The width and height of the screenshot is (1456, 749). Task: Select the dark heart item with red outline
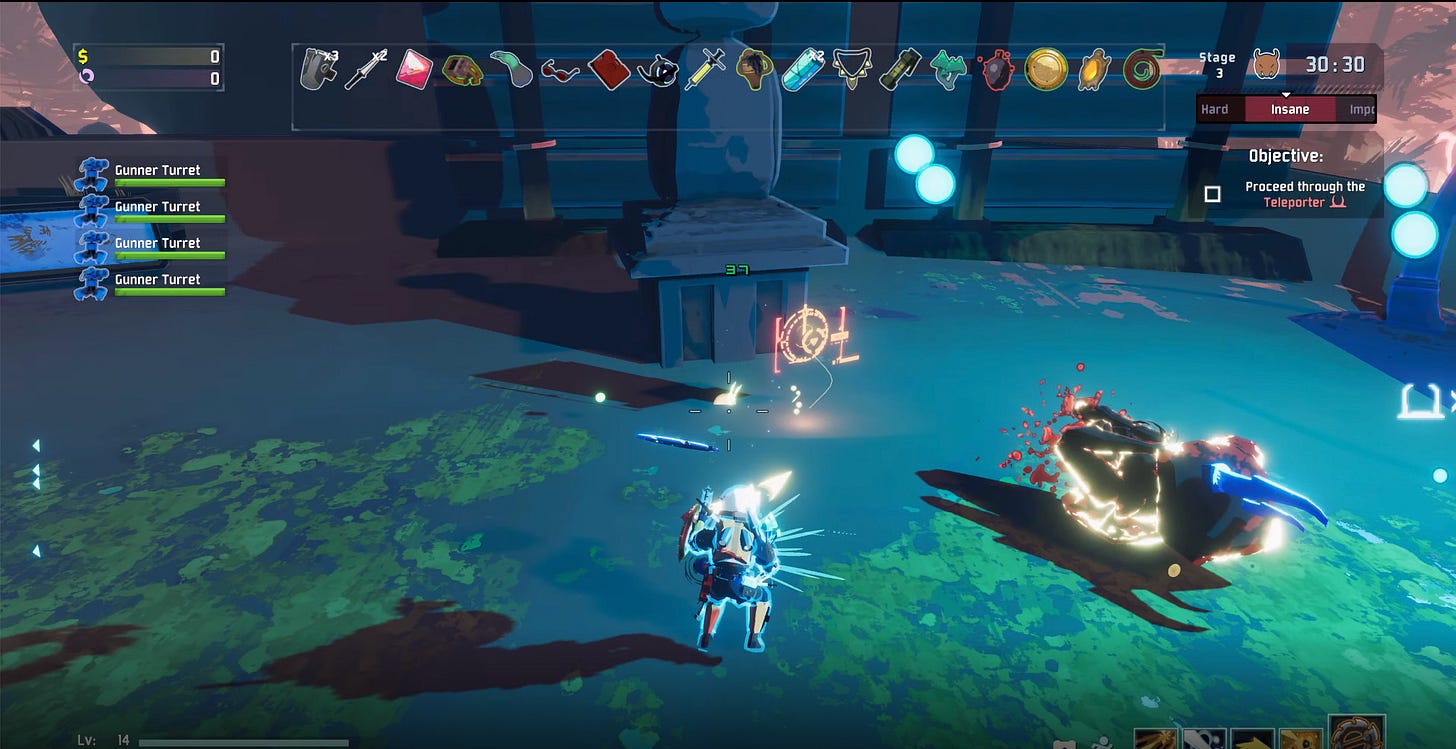(x=996, y=70)
